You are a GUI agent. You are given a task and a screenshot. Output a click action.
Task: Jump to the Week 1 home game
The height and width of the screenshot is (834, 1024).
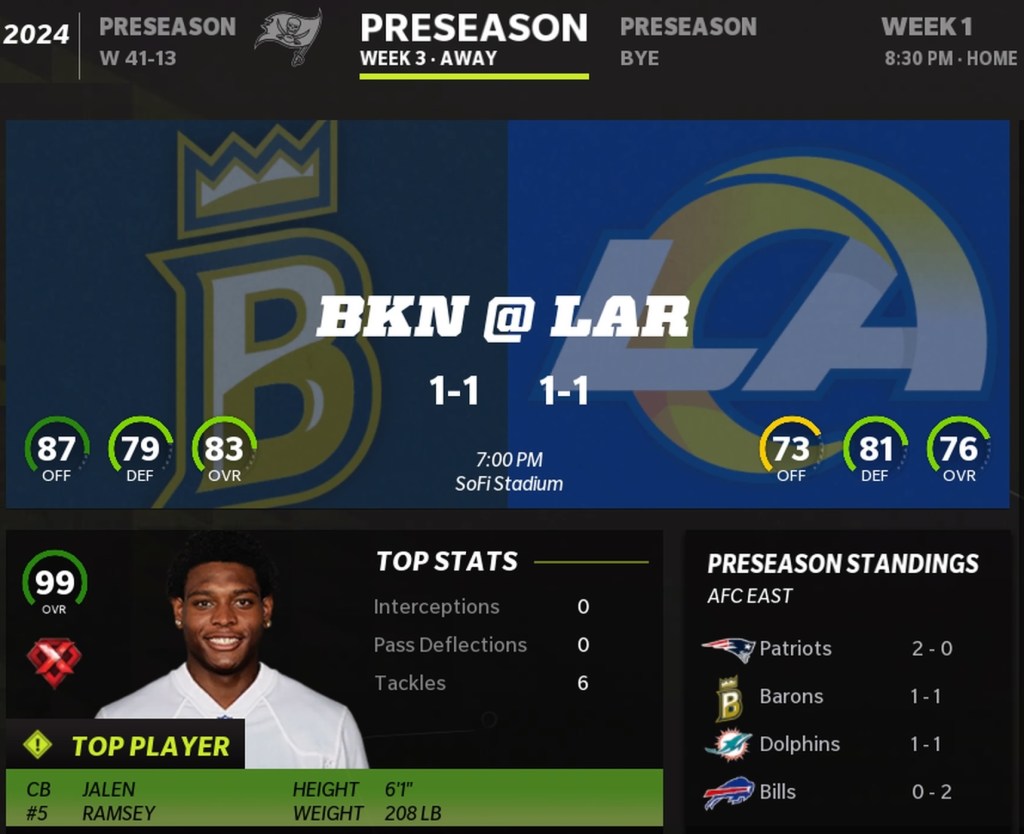[x=948, y=42]
